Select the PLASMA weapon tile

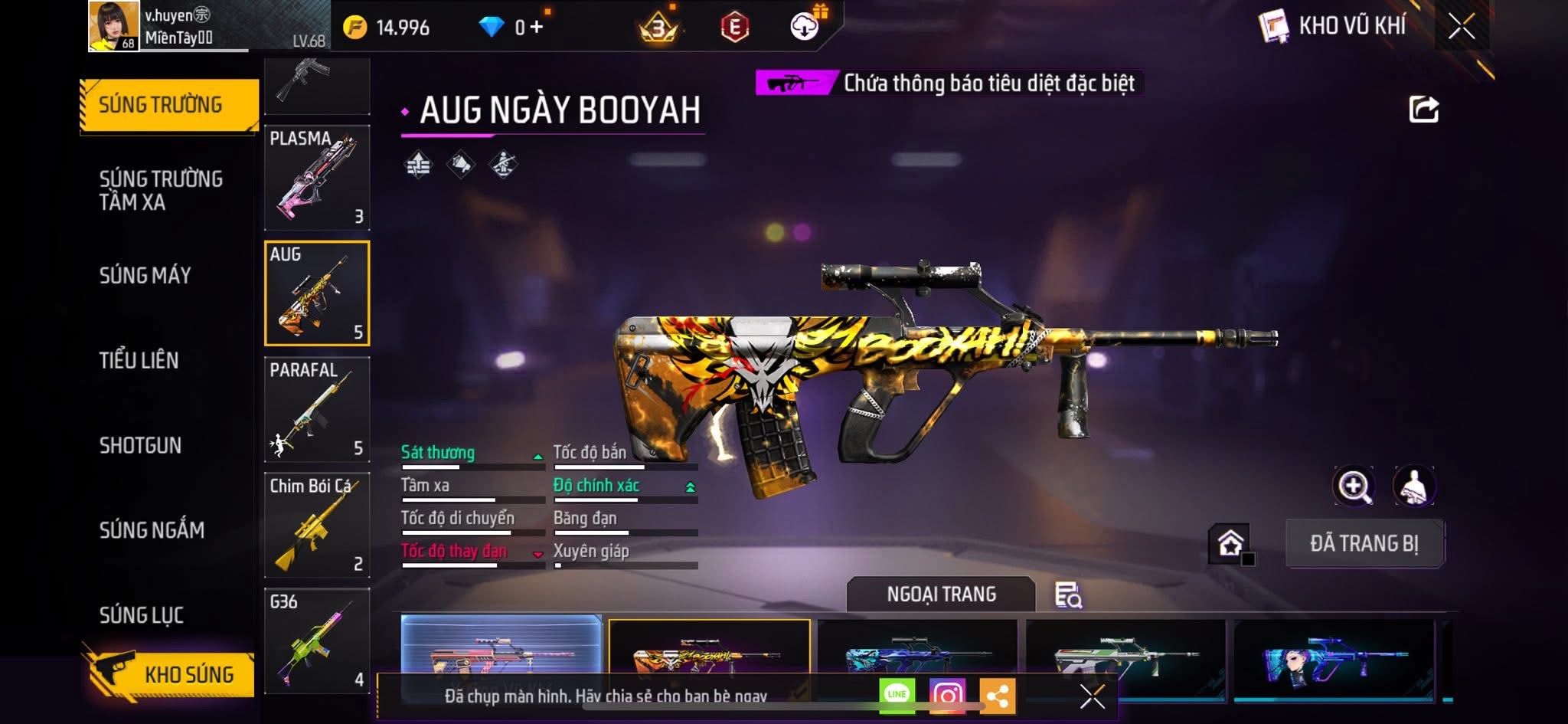[x=317, y=178]
